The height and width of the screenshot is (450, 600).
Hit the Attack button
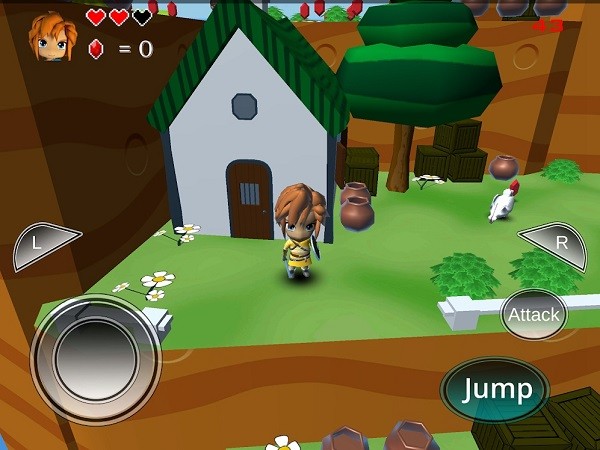pos(533,314)
